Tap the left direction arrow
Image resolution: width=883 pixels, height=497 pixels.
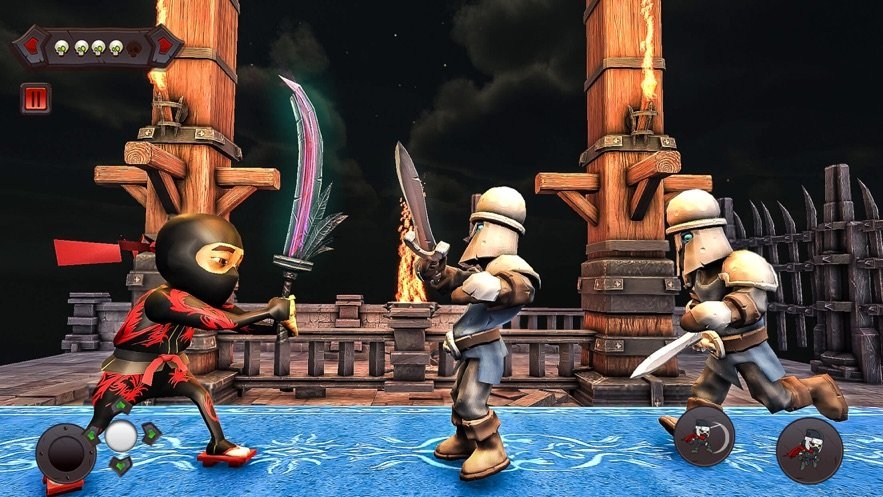92,435
